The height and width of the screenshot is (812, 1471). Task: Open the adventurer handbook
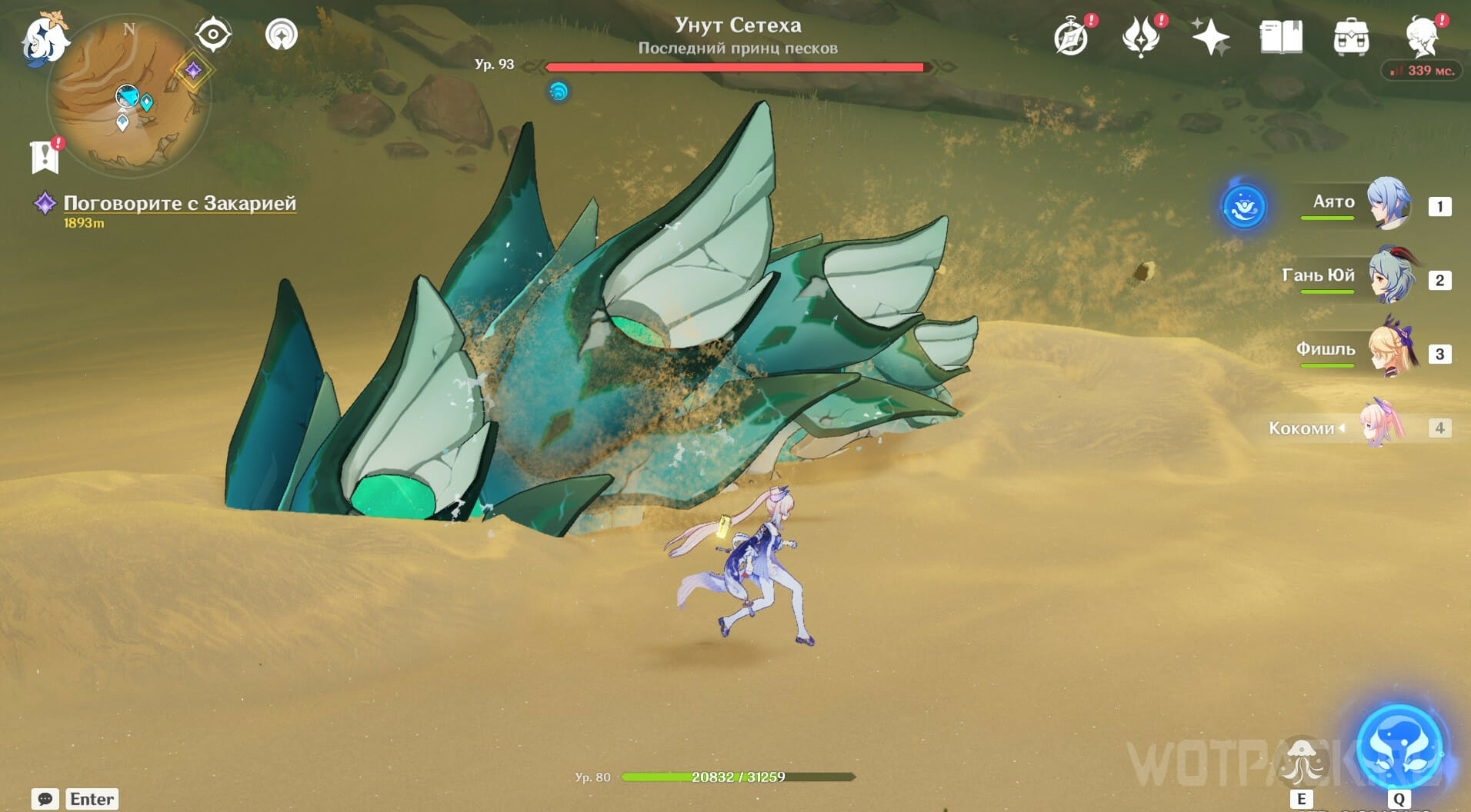coord(1281,37)
